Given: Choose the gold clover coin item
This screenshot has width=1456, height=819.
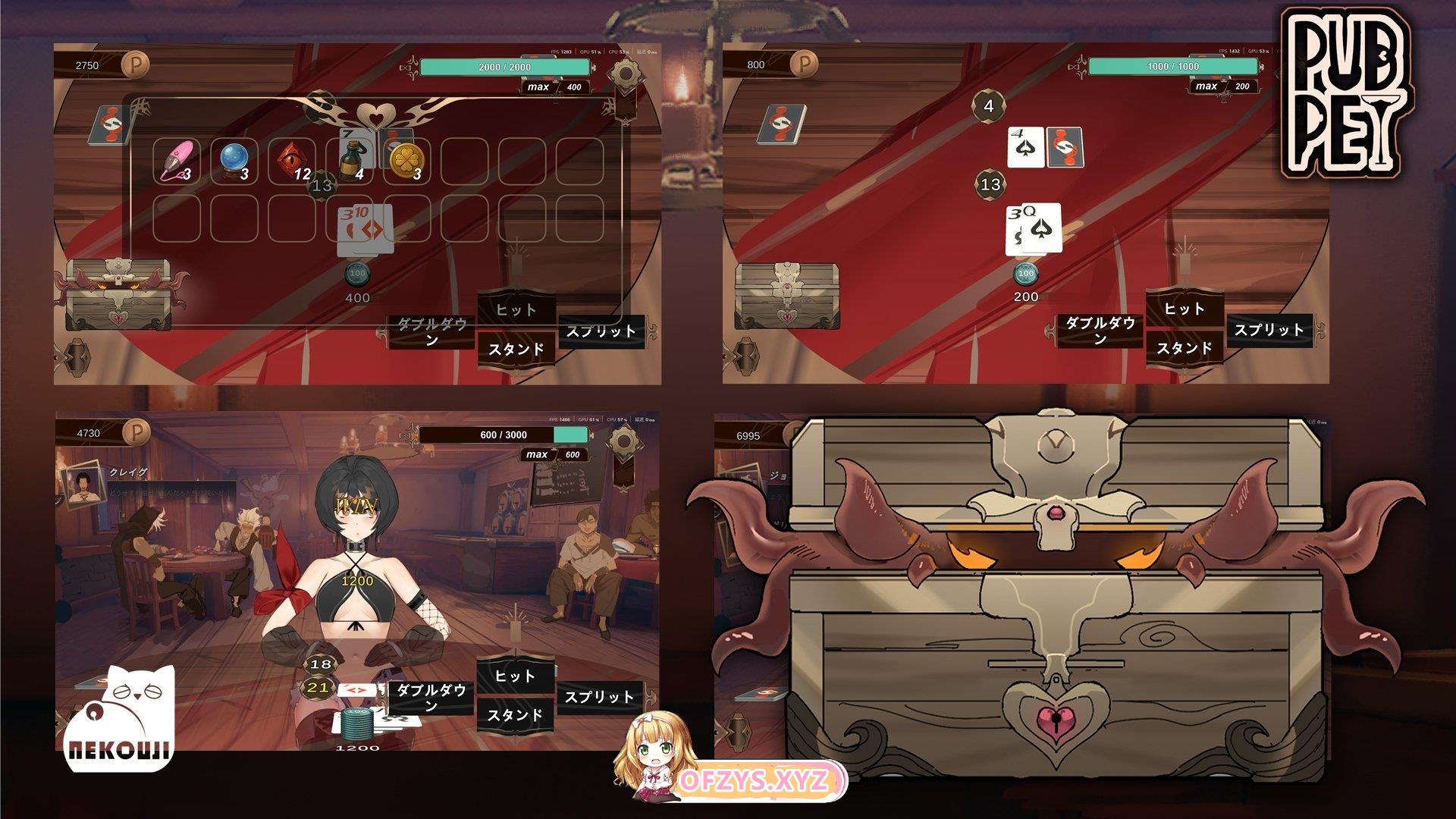Looking at the screenshot, I should [x=406, y=161].
